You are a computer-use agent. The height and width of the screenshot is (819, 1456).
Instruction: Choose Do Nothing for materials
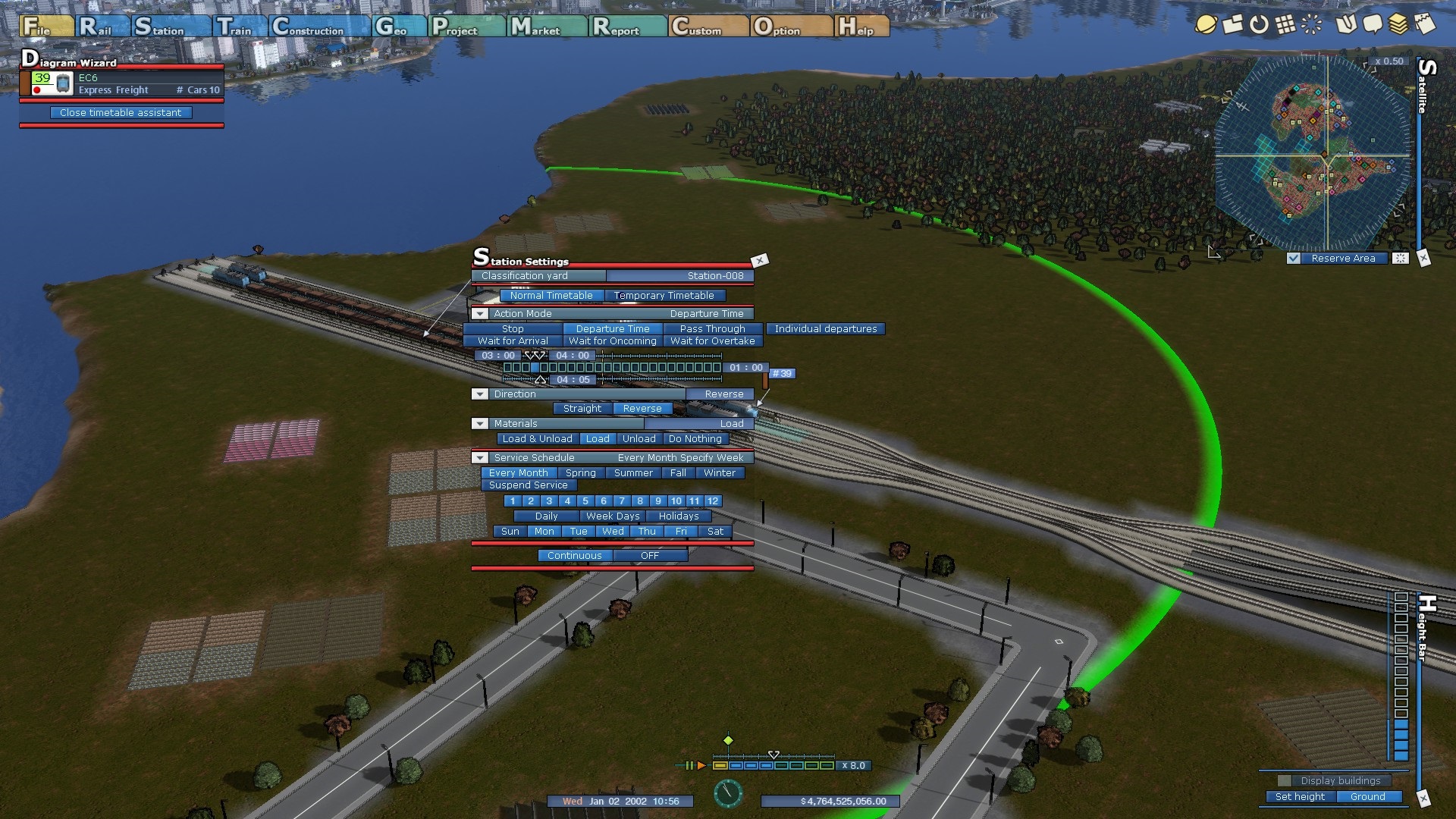tap(695, 439)
